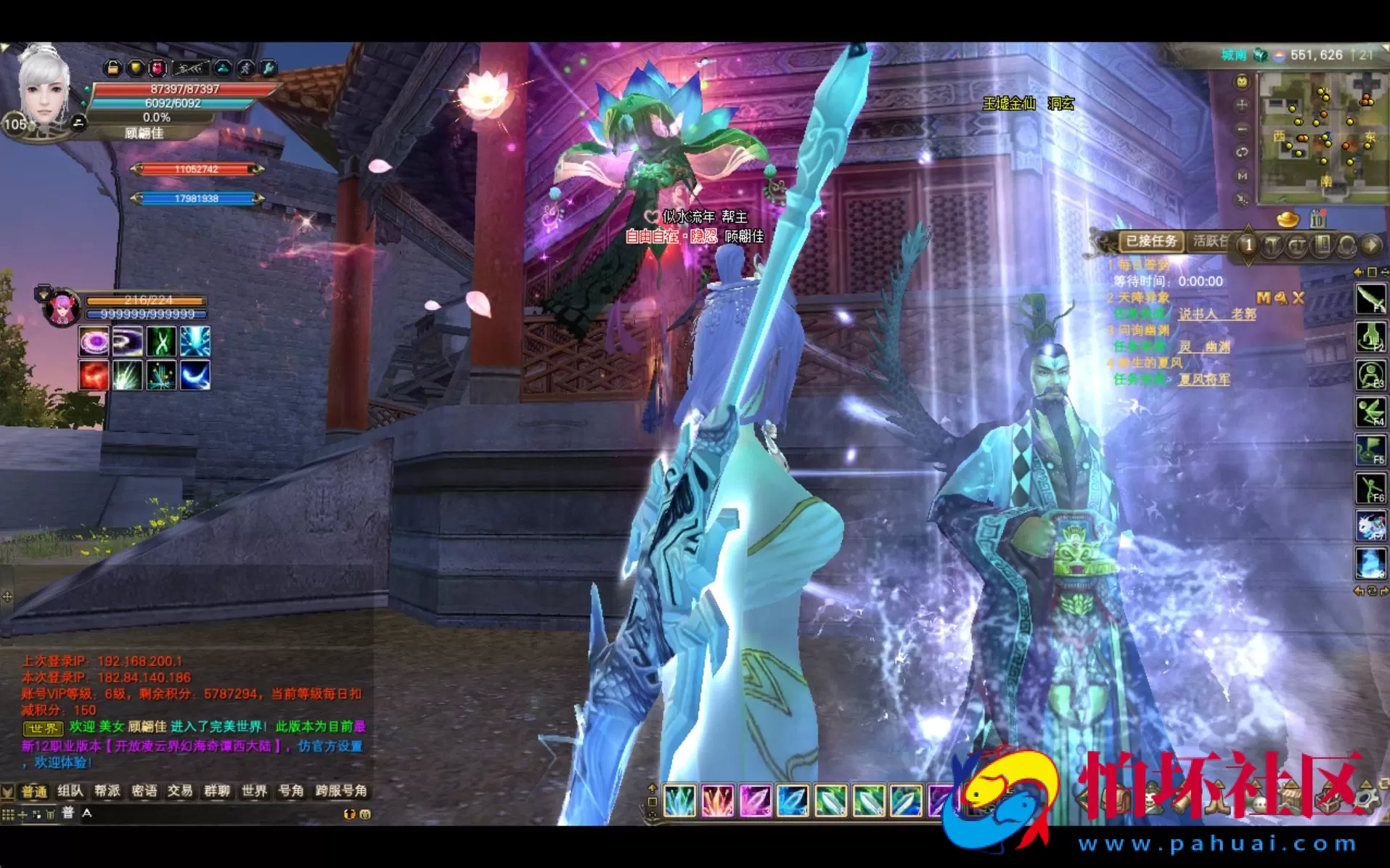Click the 已接任务 accepted quests tab
The height and width of the screenshot is (868, 1390).
[x=1151, y=241]
